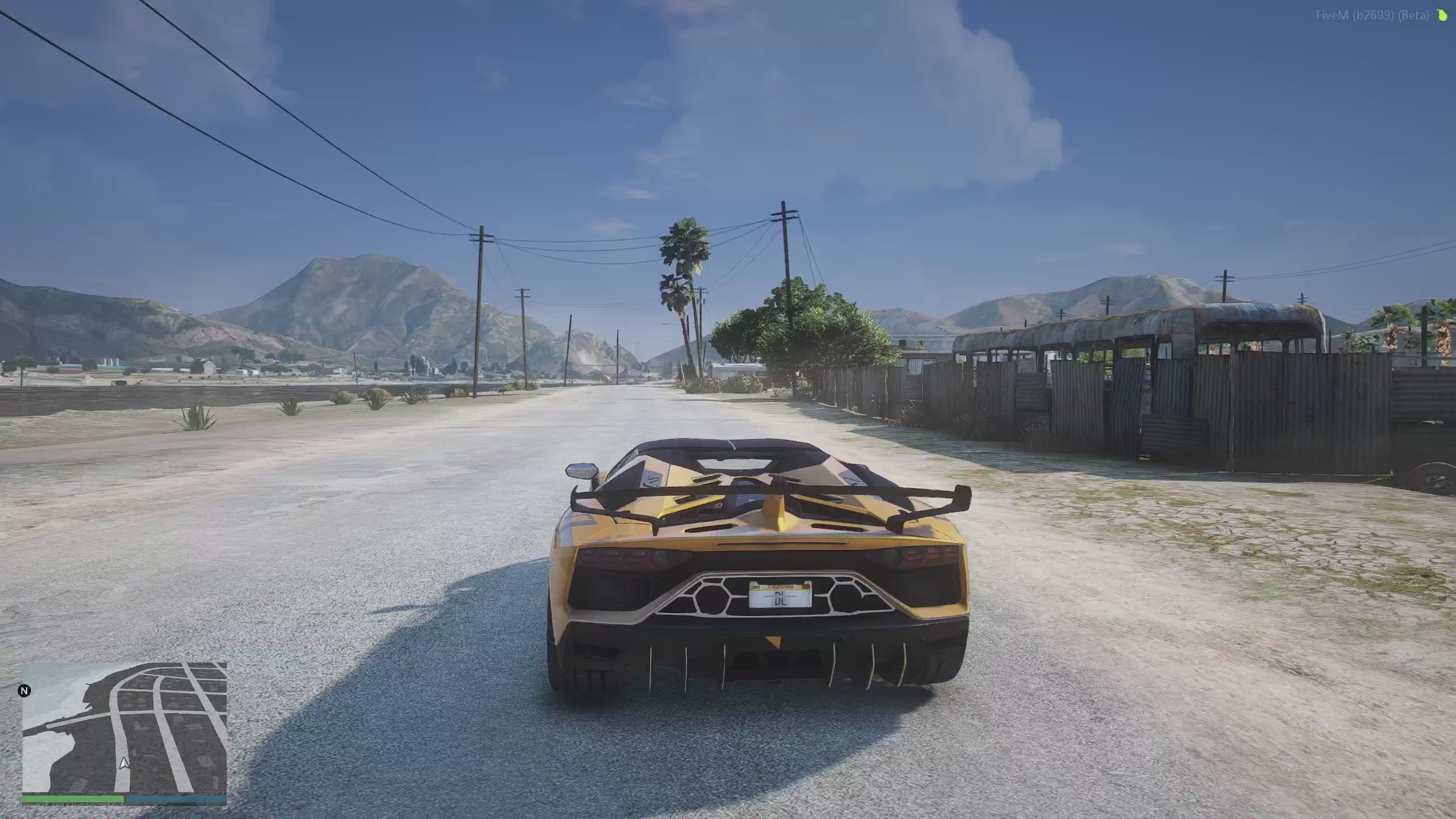Select the player arrow on the minimap
This screenshot has width=1456, height=819.
click(x=123, y=763)
